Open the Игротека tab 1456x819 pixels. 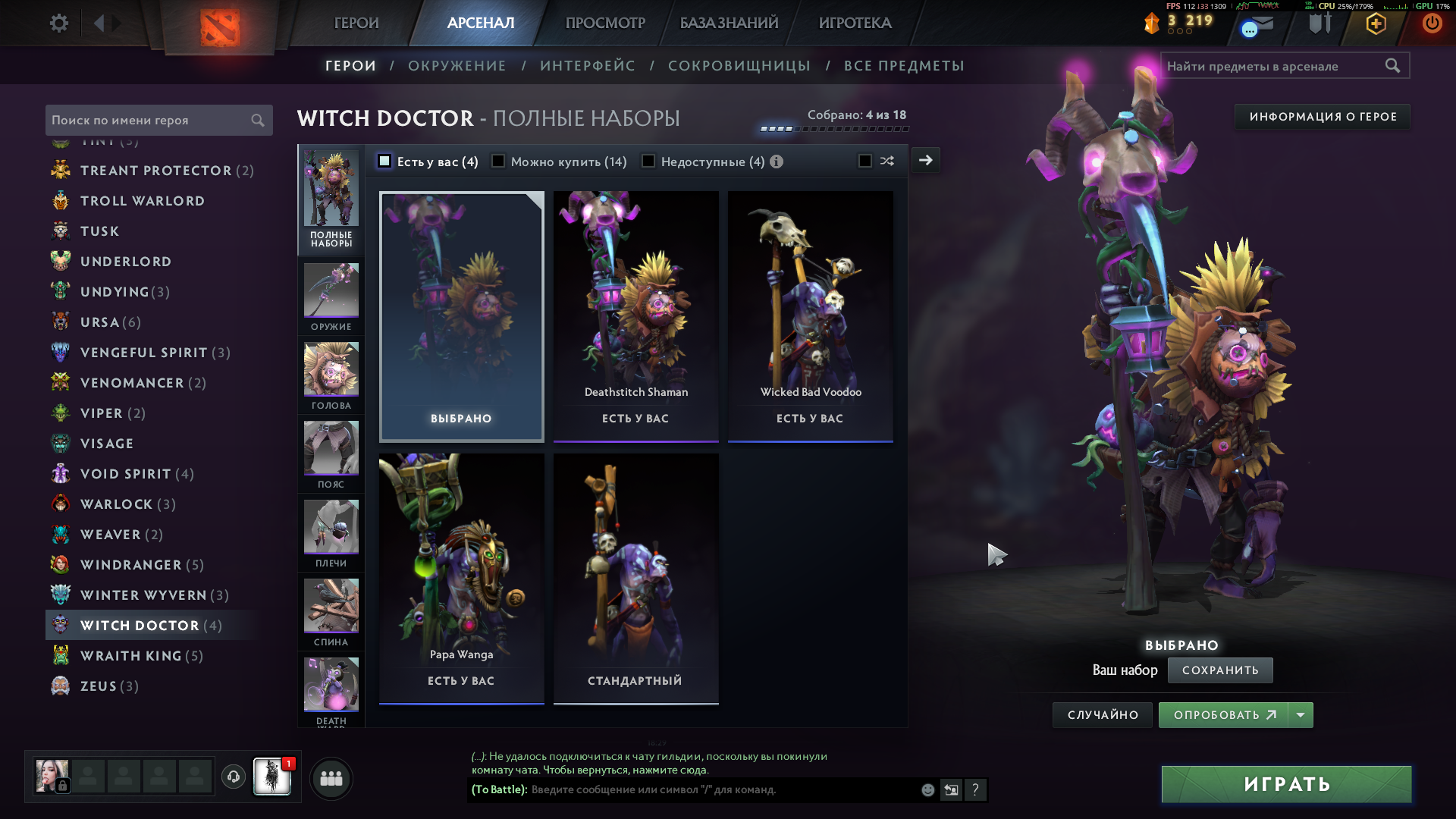click(x=855, y=23)
